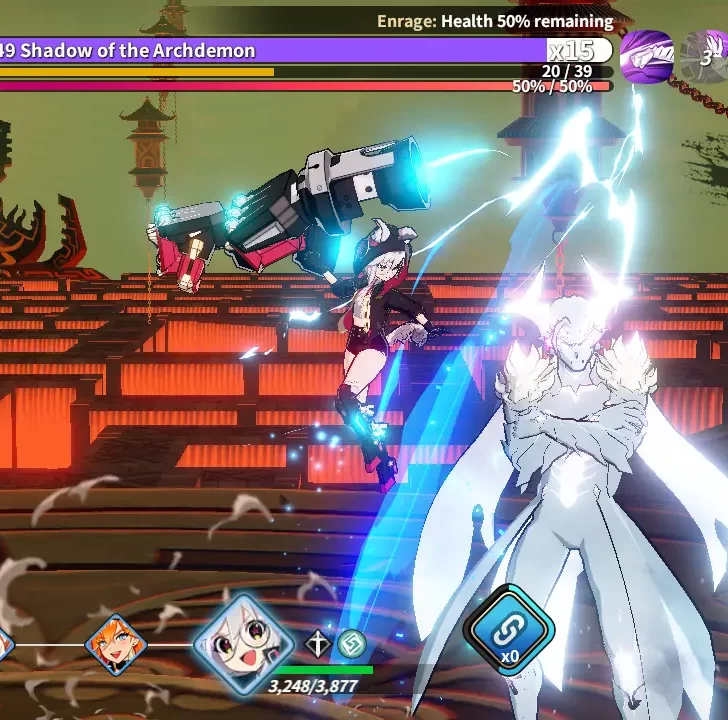
Task: Inspect the boss's purple fist skill icon
Action: pyautogui.click(x=646, y=56)
